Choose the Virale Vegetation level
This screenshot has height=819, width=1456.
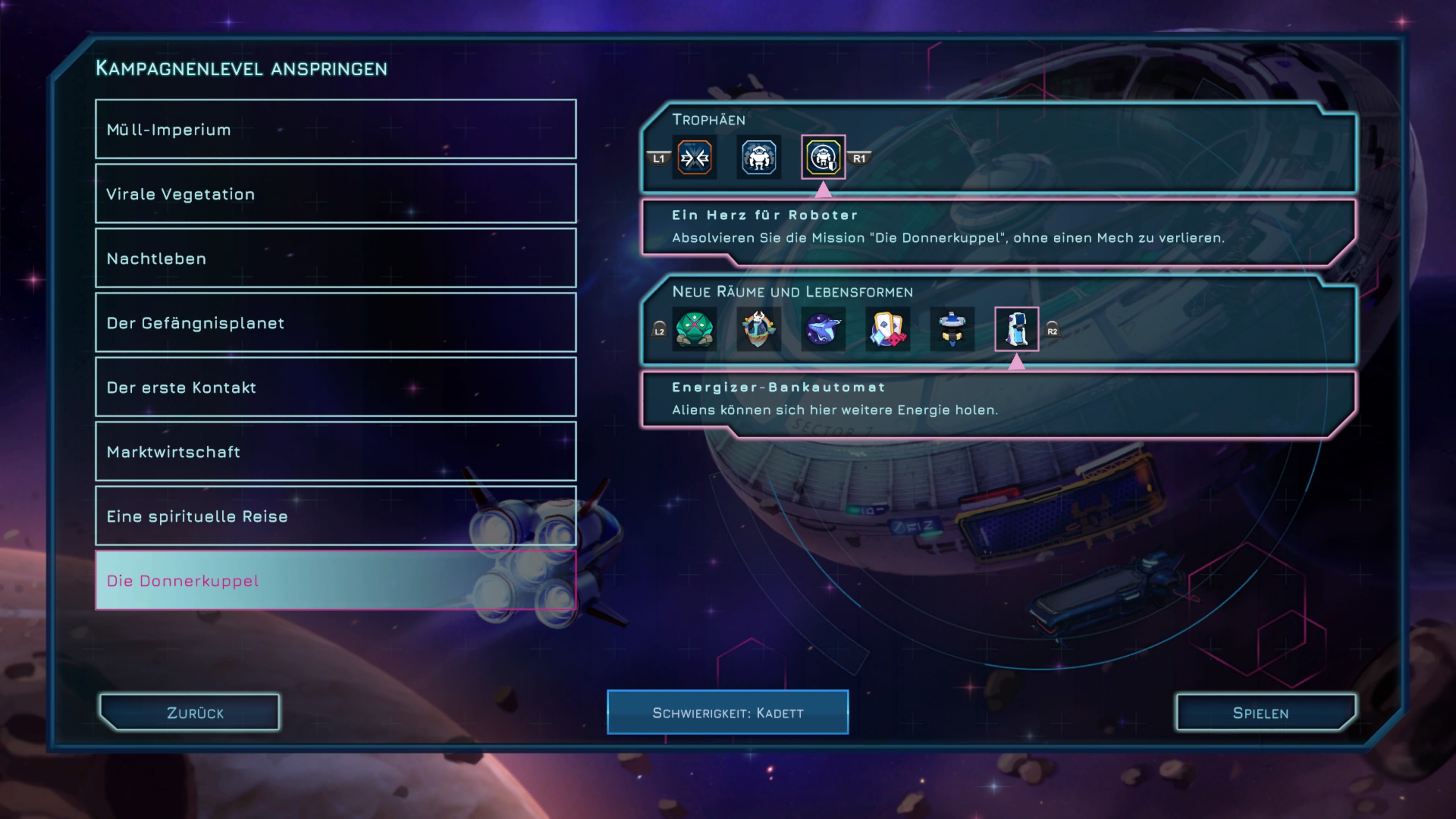point(336,194)
